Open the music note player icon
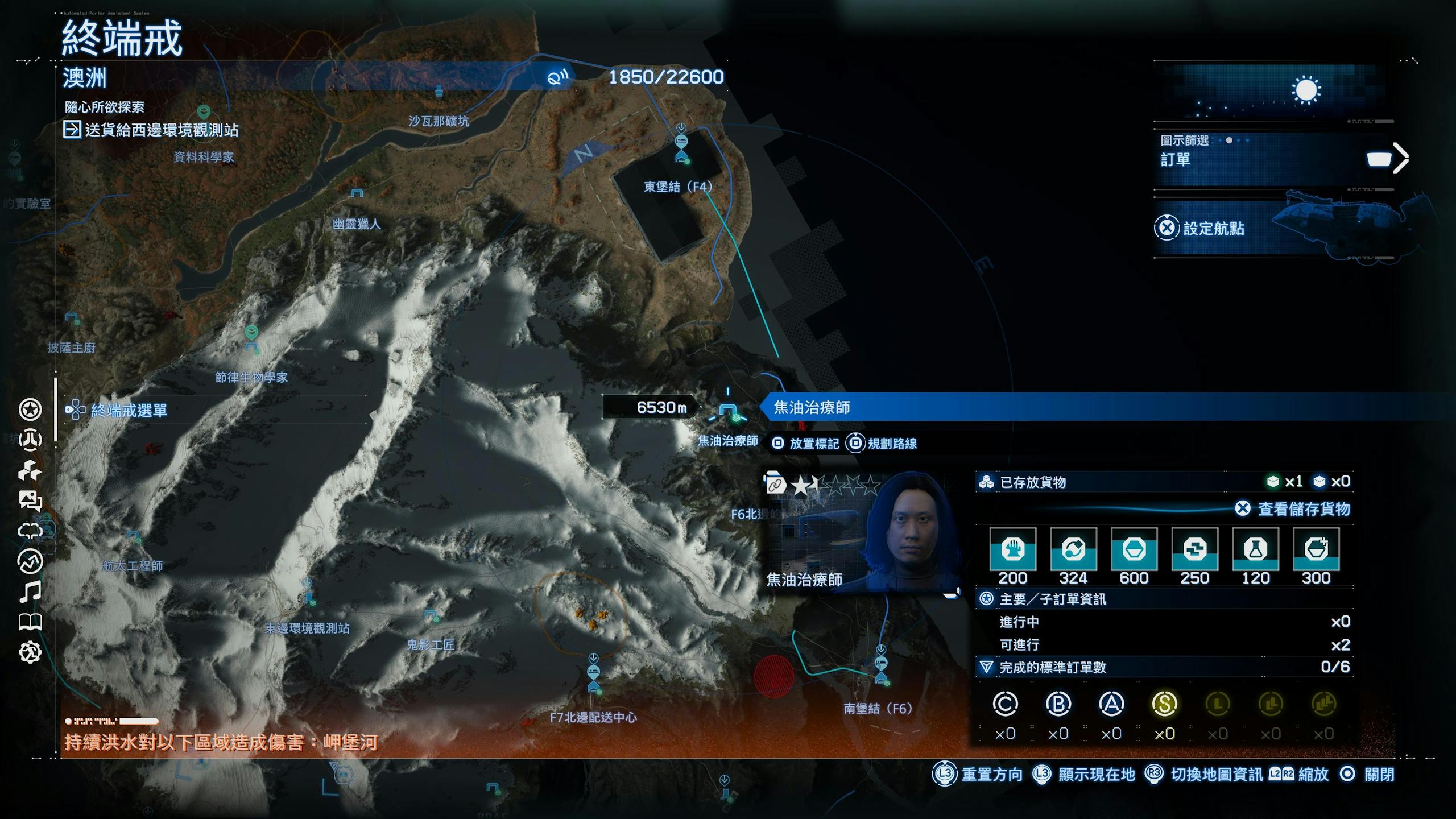Screen dimensions: 1456x819 (x=30, y=592)
